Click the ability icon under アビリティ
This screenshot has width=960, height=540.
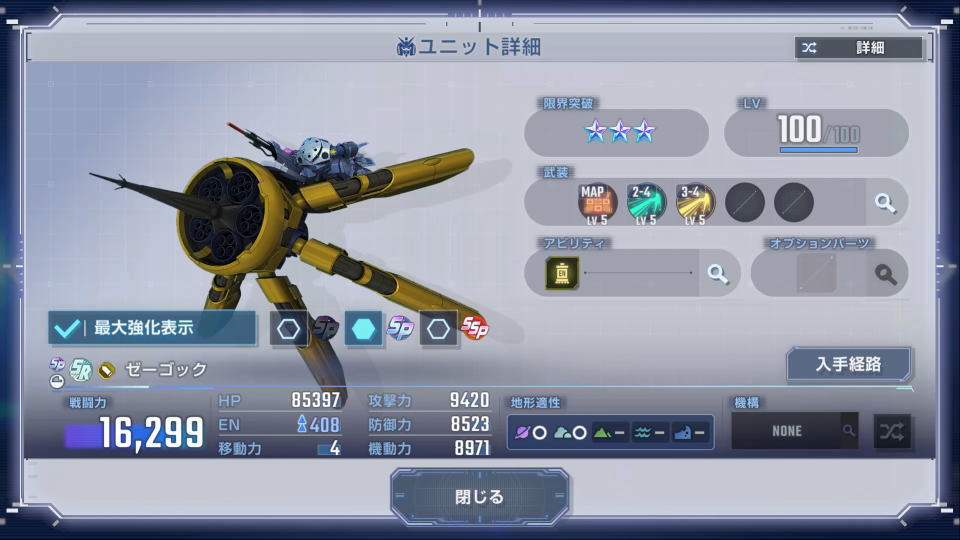(561, 273)
